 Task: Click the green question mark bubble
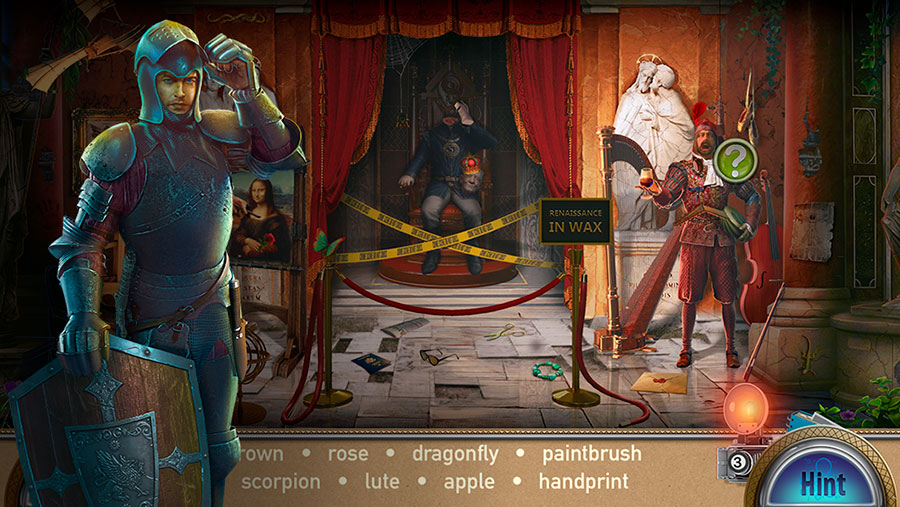coord(737,159)
